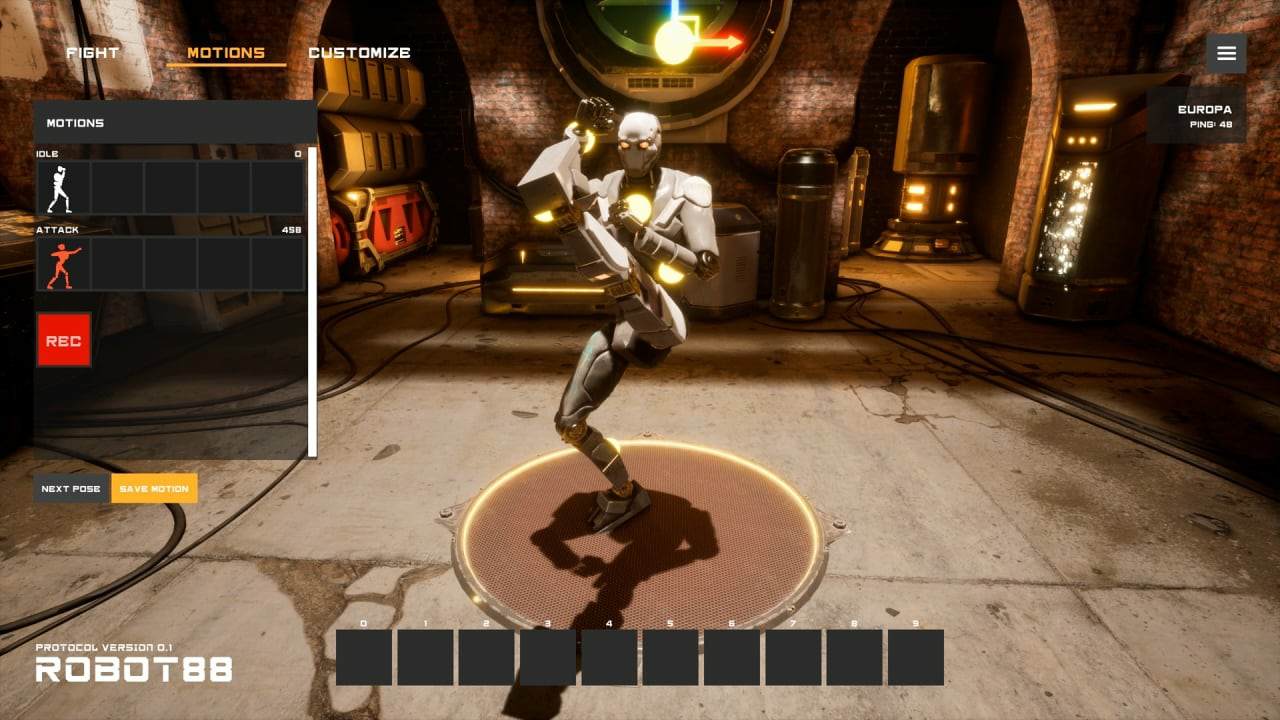Click the Next Pose button
Image resolution: width=1280 pixels, height=720 pixels.
[71, 488]
